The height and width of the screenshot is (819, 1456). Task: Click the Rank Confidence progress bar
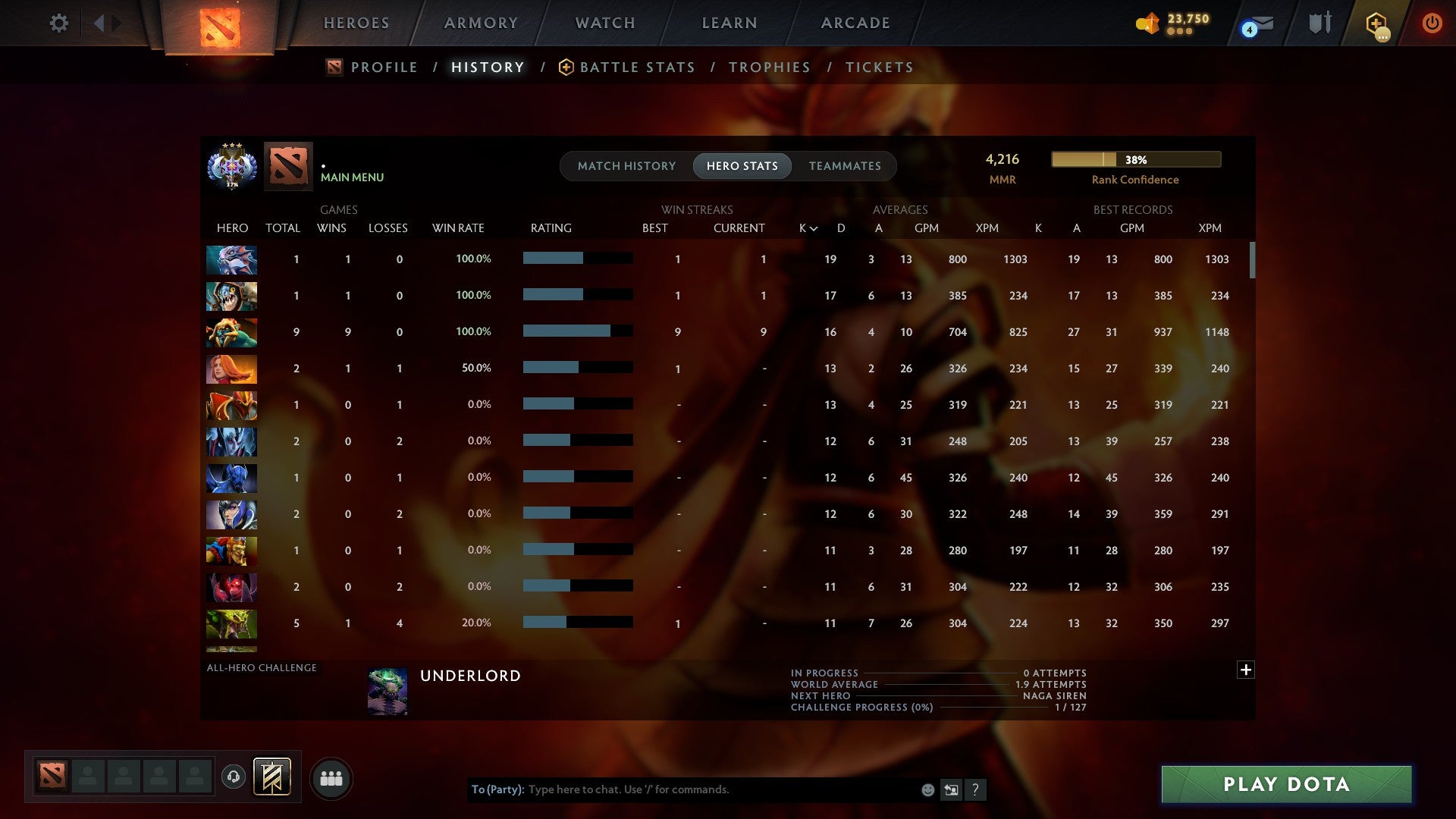pos(1135,160)
